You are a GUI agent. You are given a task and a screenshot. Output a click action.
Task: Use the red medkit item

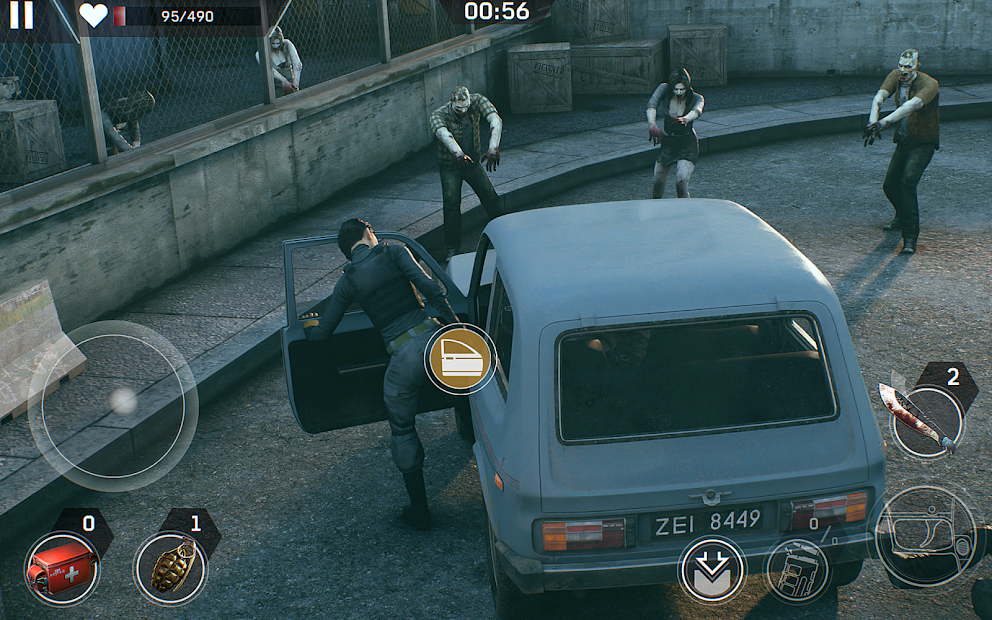click(x=62, y=568)
